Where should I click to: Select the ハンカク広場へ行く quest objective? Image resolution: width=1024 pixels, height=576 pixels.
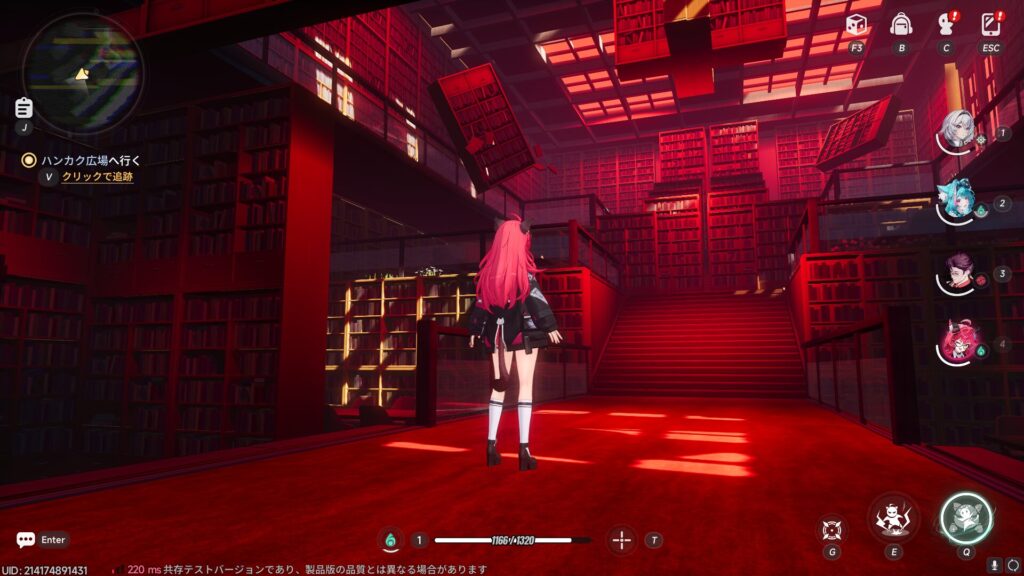91,160
